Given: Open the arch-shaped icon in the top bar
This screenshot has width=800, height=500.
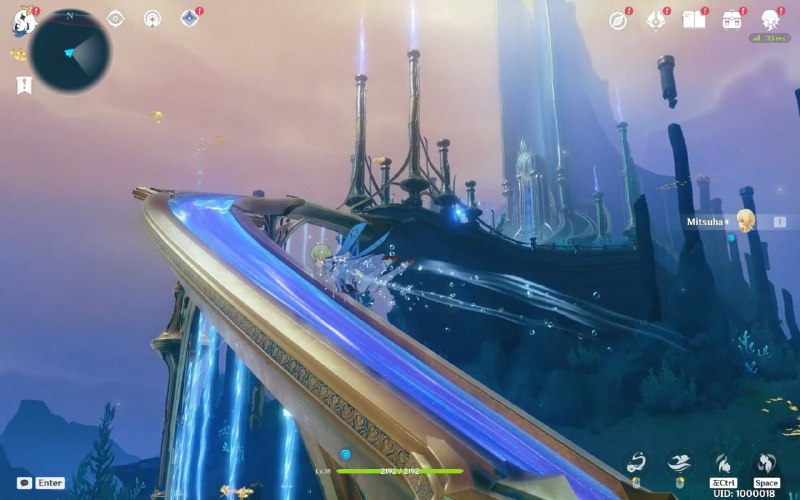Looking at the screenshot, I should (x=152, y=18).
